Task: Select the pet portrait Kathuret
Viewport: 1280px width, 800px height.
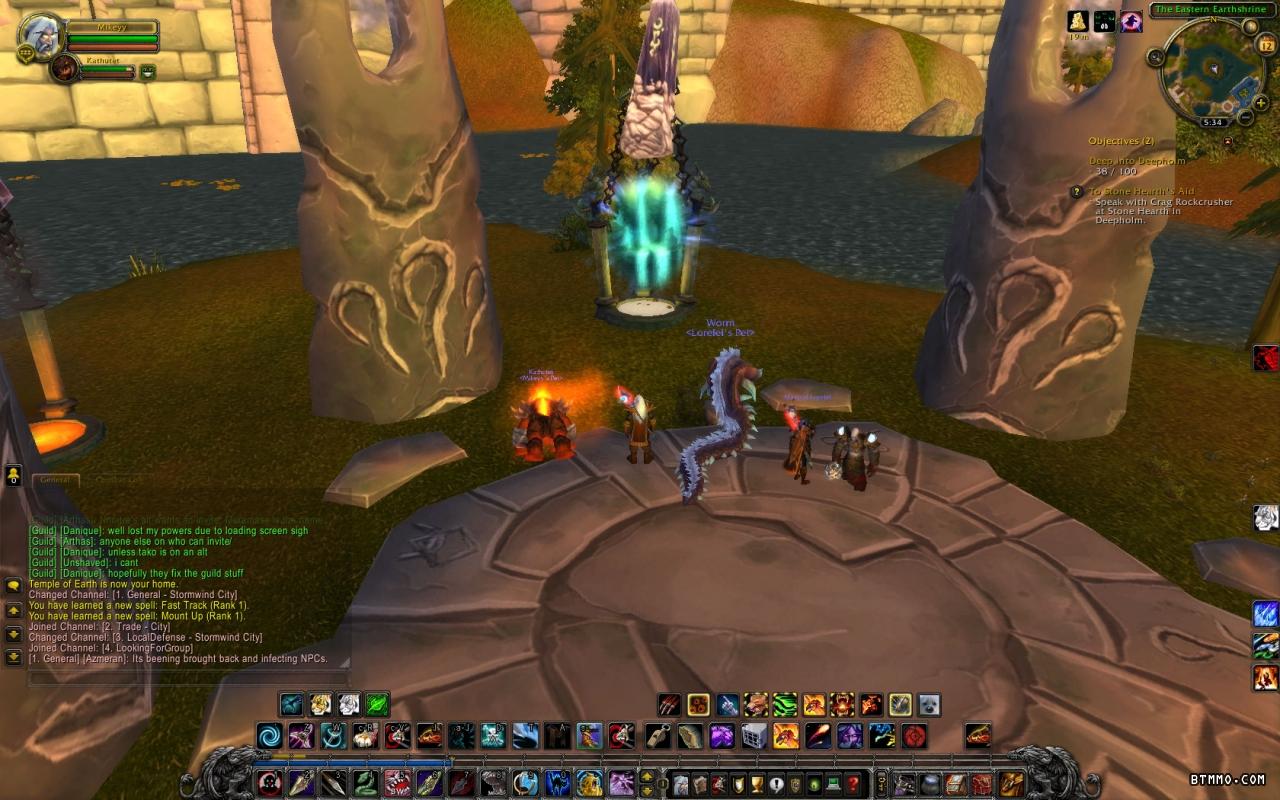Action: click(x=65, y=68)
